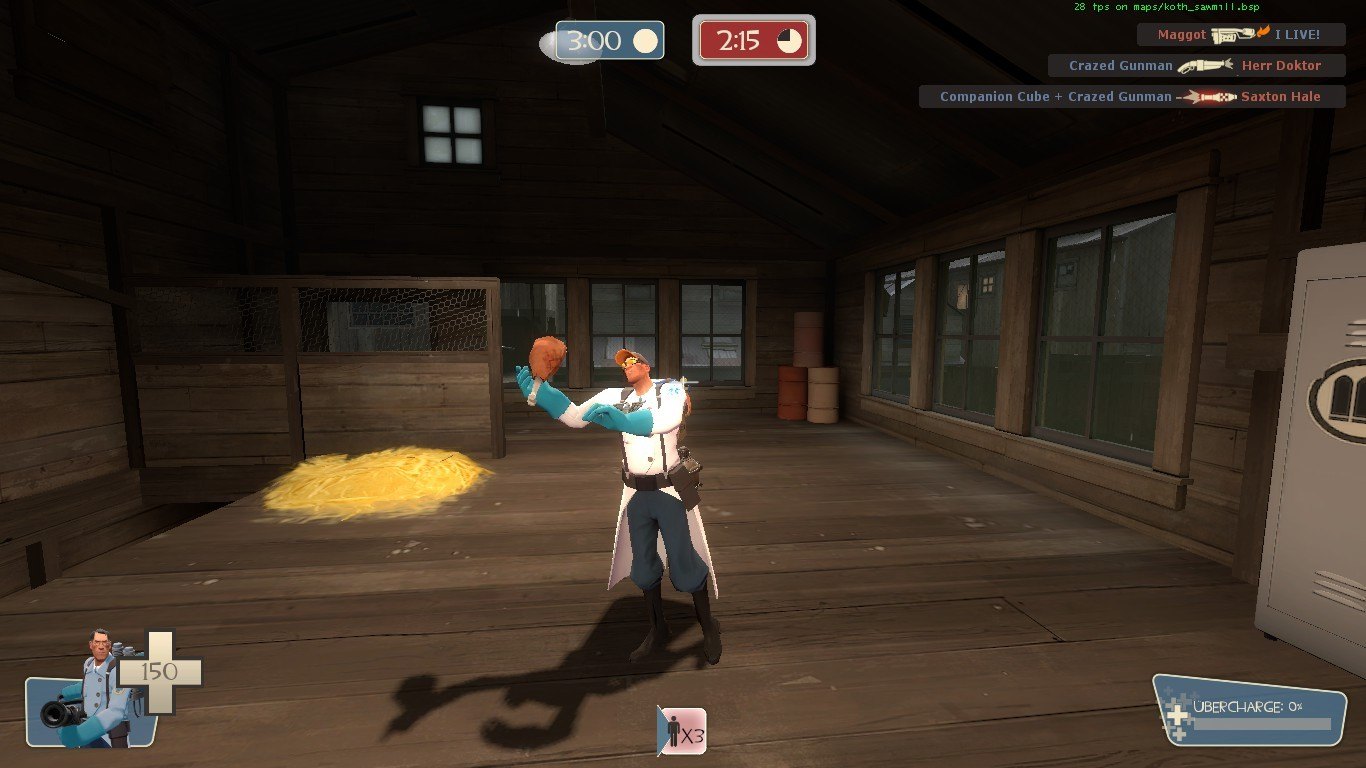
Task: Click the X3 players remaining icon
Action: click(x=682, y=731)
